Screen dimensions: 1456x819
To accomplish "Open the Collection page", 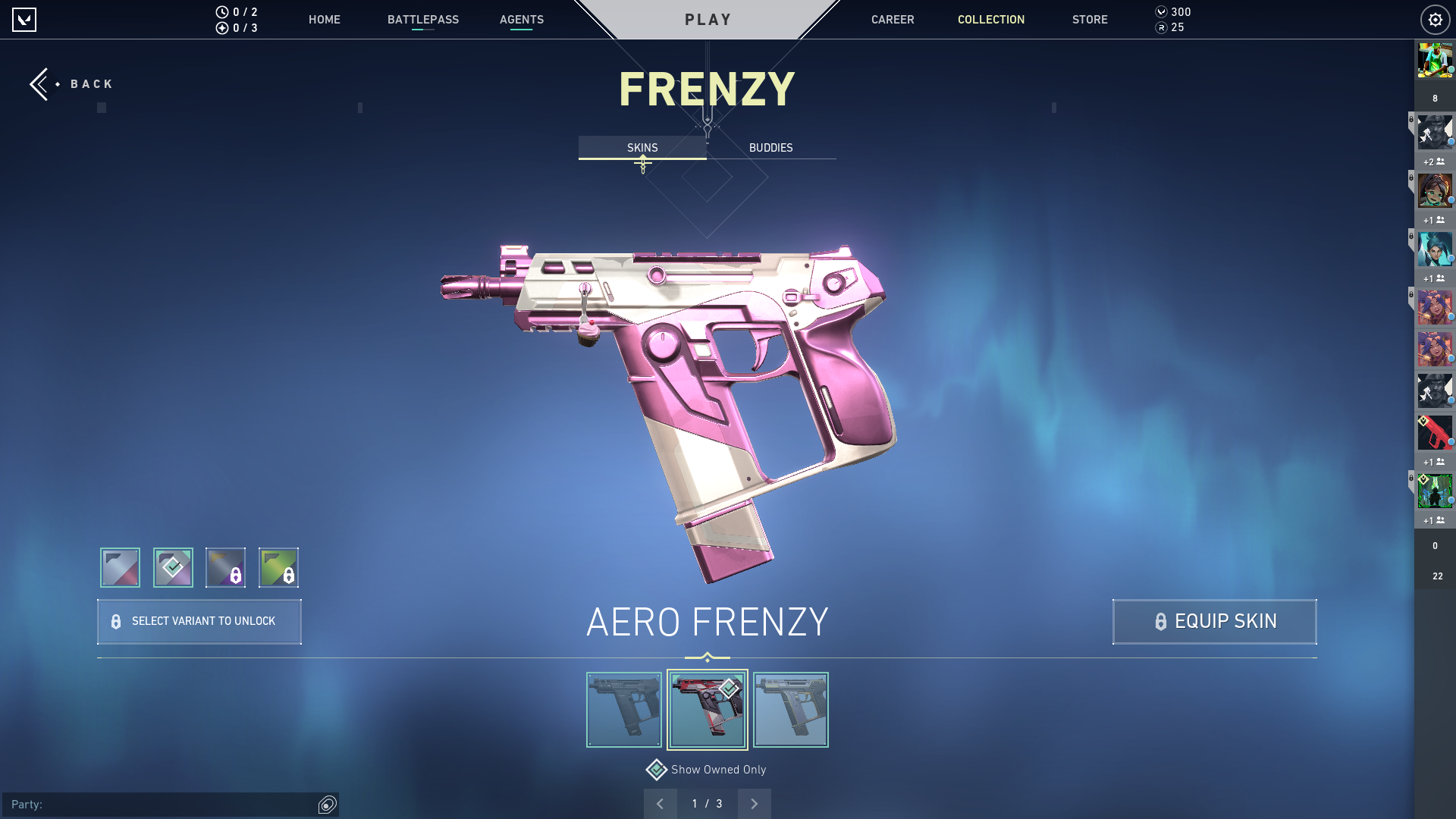I will click(990, 20).
